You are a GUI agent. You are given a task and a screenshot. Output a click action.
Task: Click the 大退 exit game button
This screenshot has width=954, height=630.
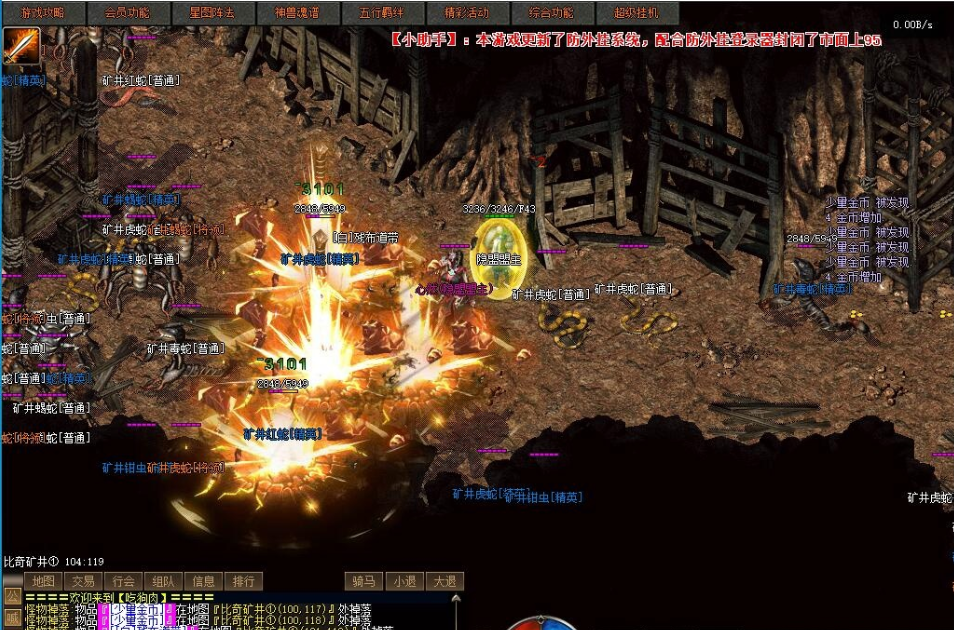tap(444, 581)
